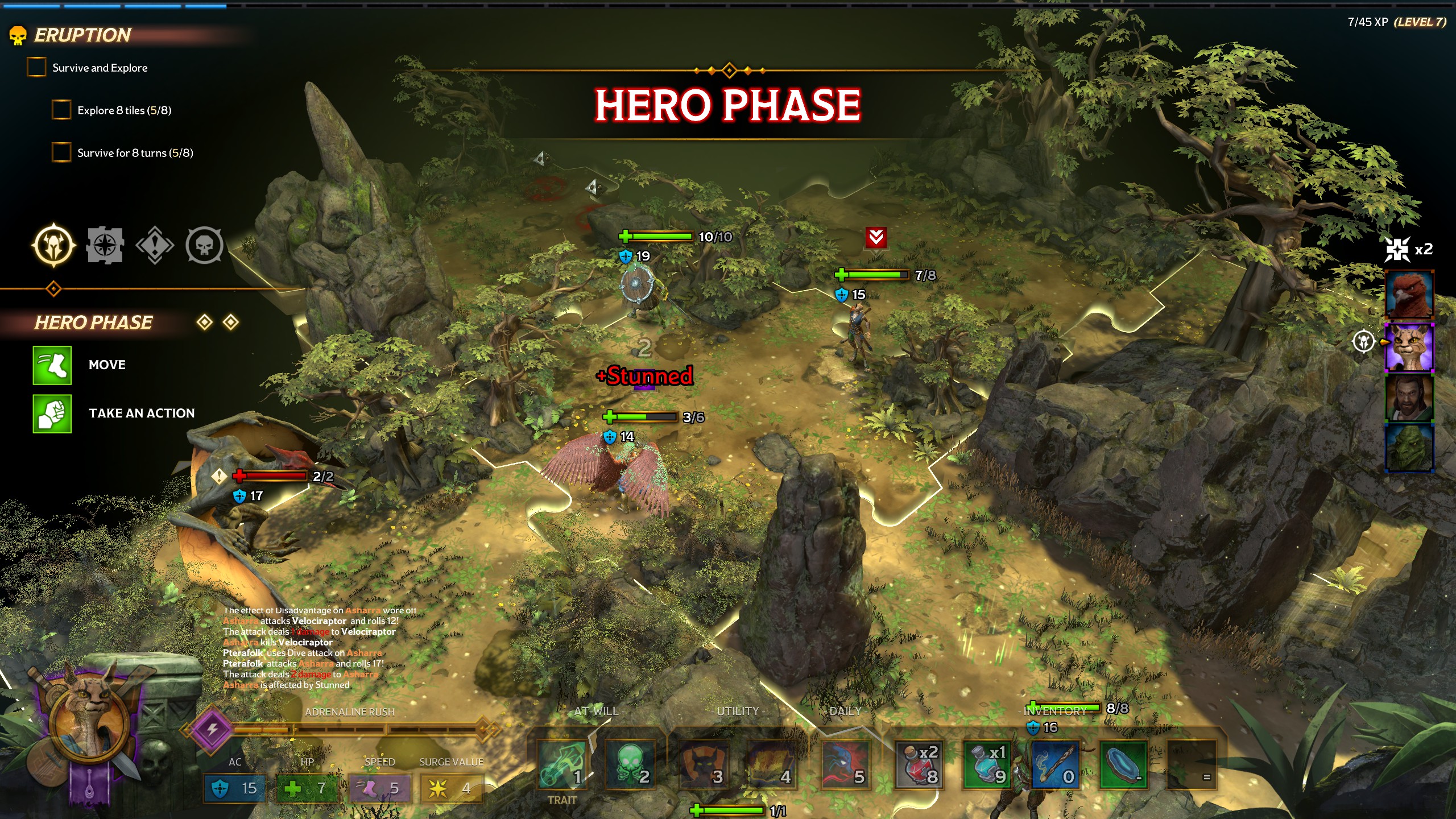Click the exploration phase compass tile icon
Screen dimensions: 1456x819
(x=105, y=245)
